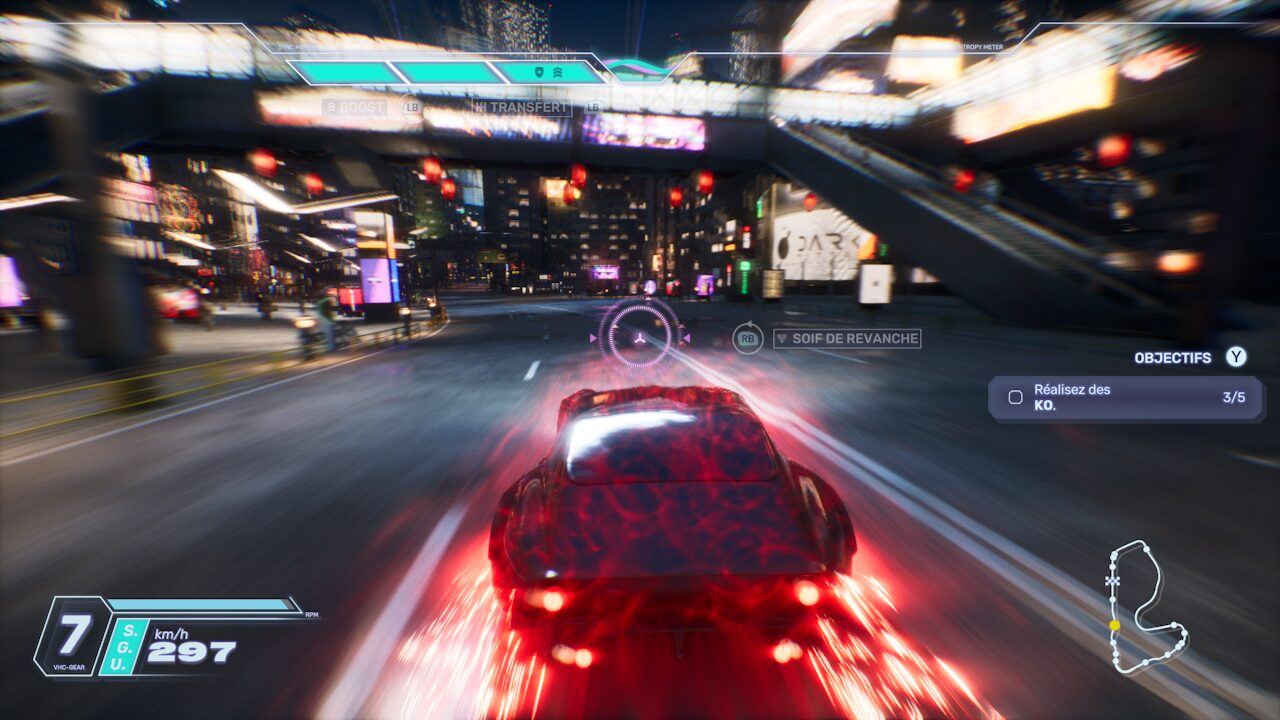The image size is (1280, 720).
Task: Trigger the TRANSFERT ability label
Action: [x=521, y=107]
